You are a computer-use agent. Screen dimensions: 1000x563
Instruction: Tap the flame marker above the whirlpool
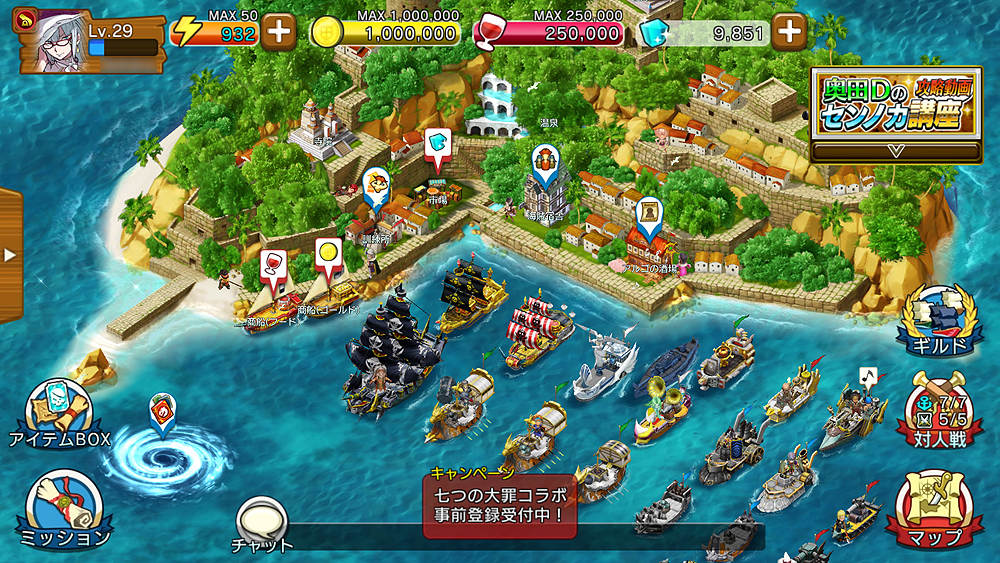coord(161,411)
